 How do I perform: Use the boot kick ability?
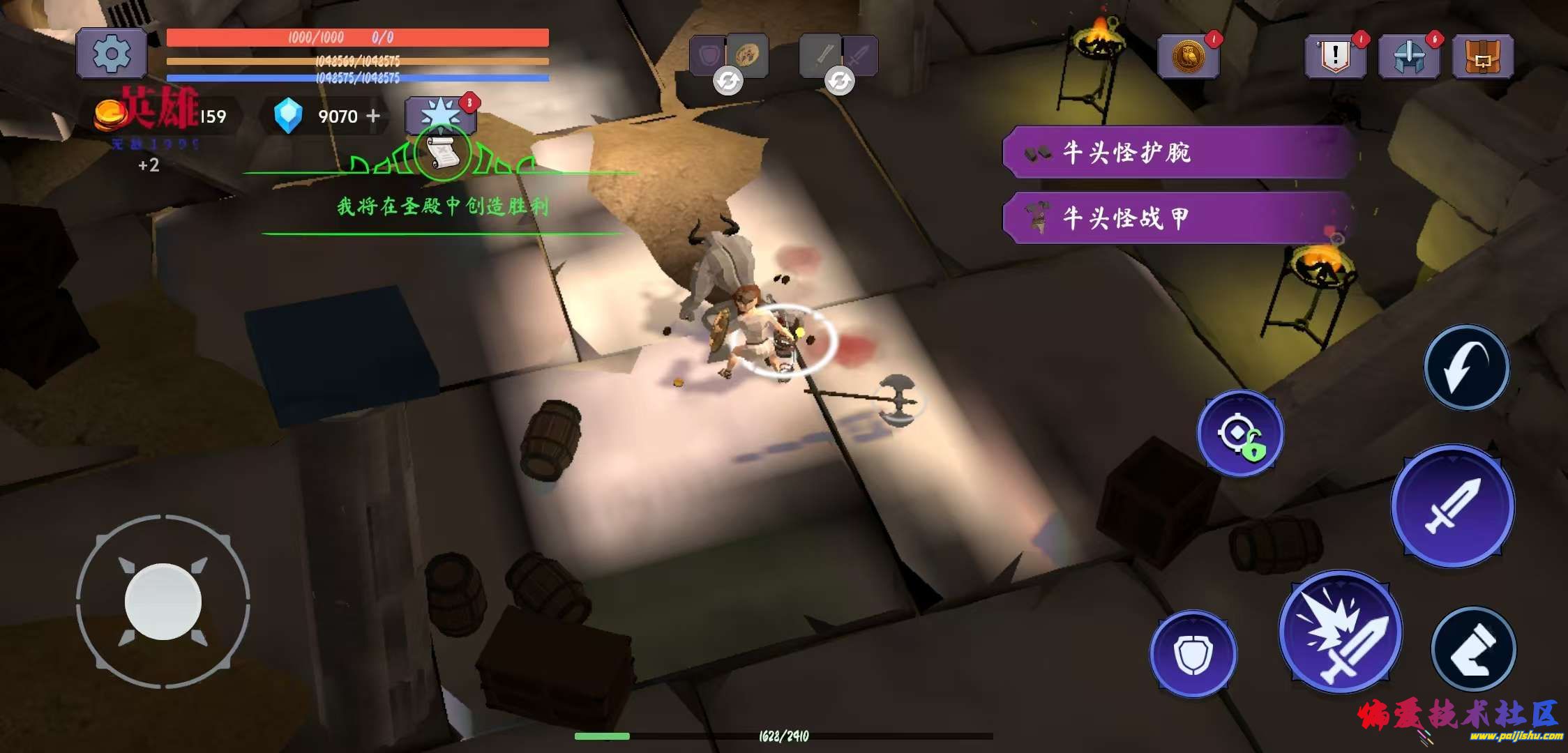[1473, 649]
